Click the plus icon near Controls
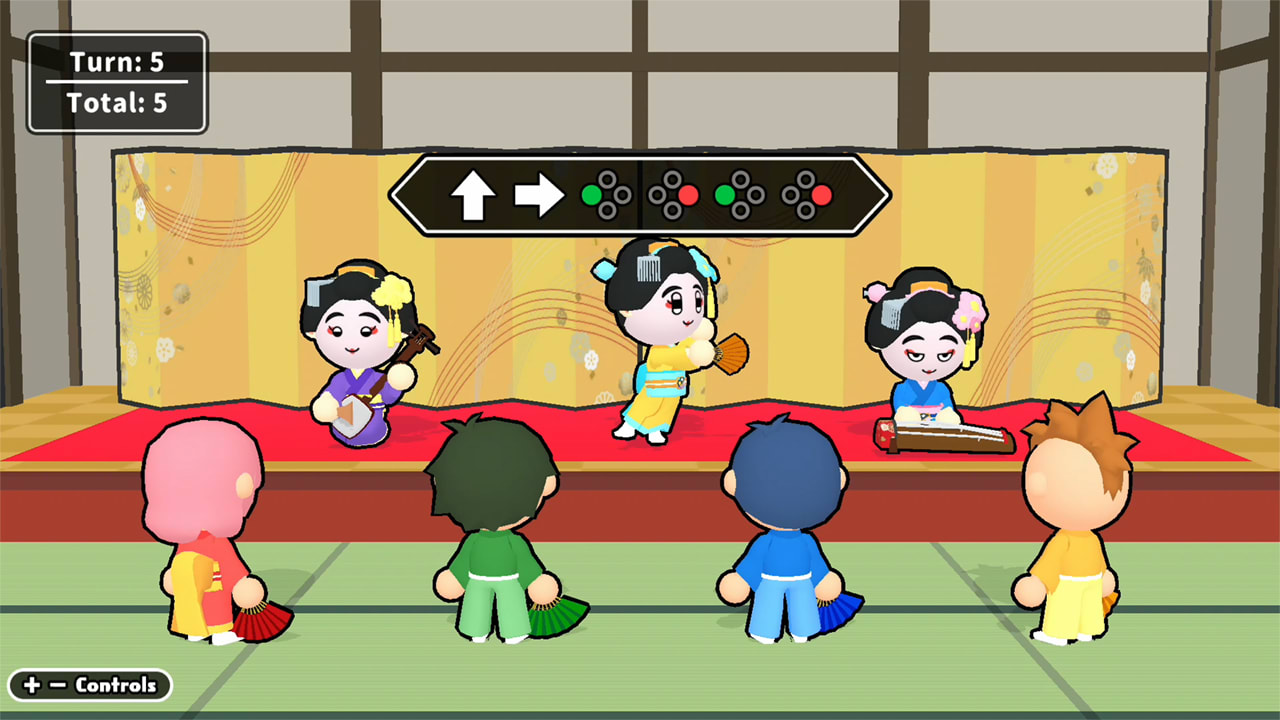Screen dimensions: 1280x720 [32, 685]
